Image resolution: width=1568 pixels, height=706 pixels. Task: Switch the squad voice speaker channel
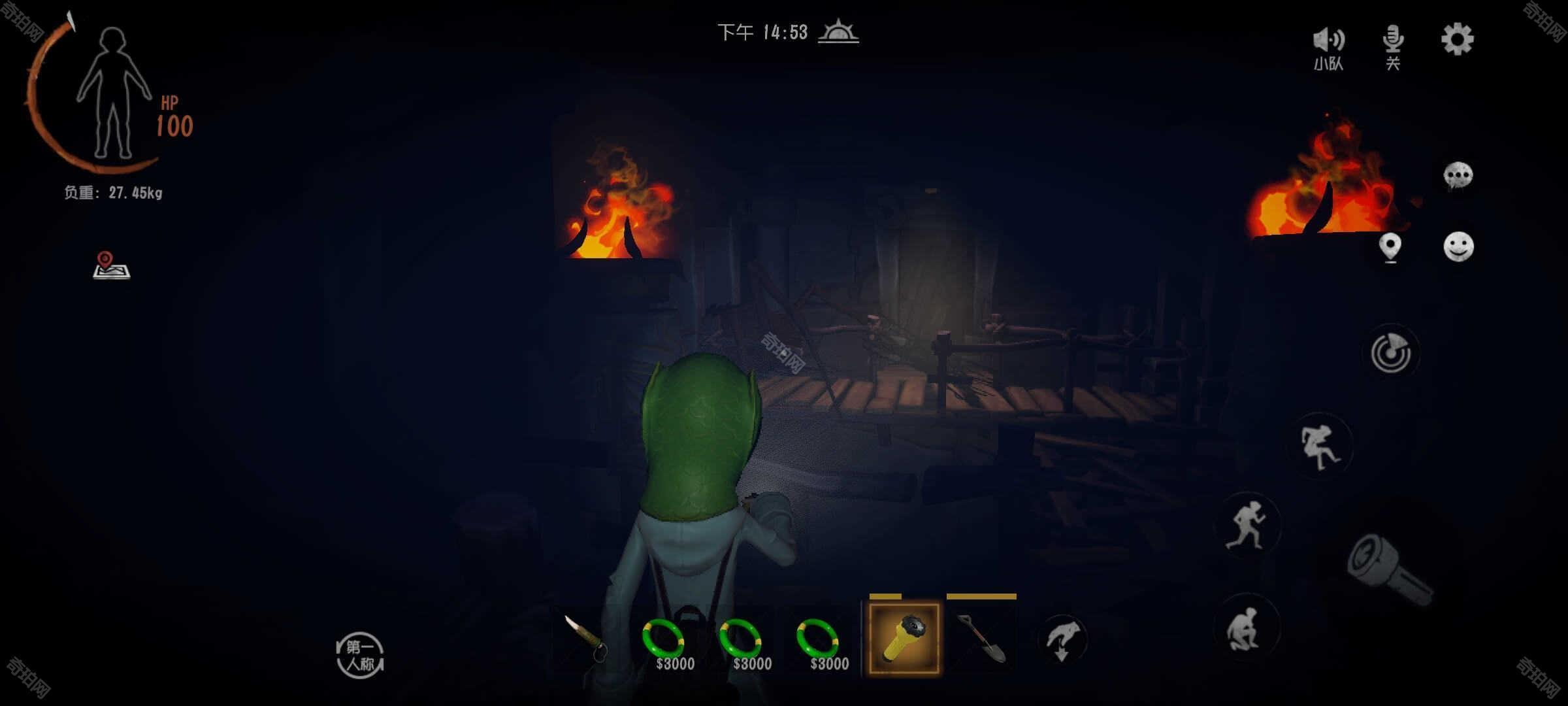[x=1328, y=47]
